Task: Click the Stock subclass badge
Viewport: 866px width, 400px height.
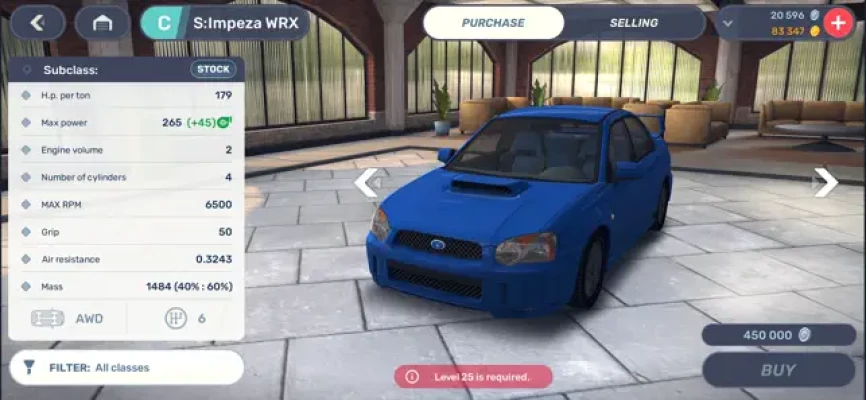Action: (x=213, y=70)
